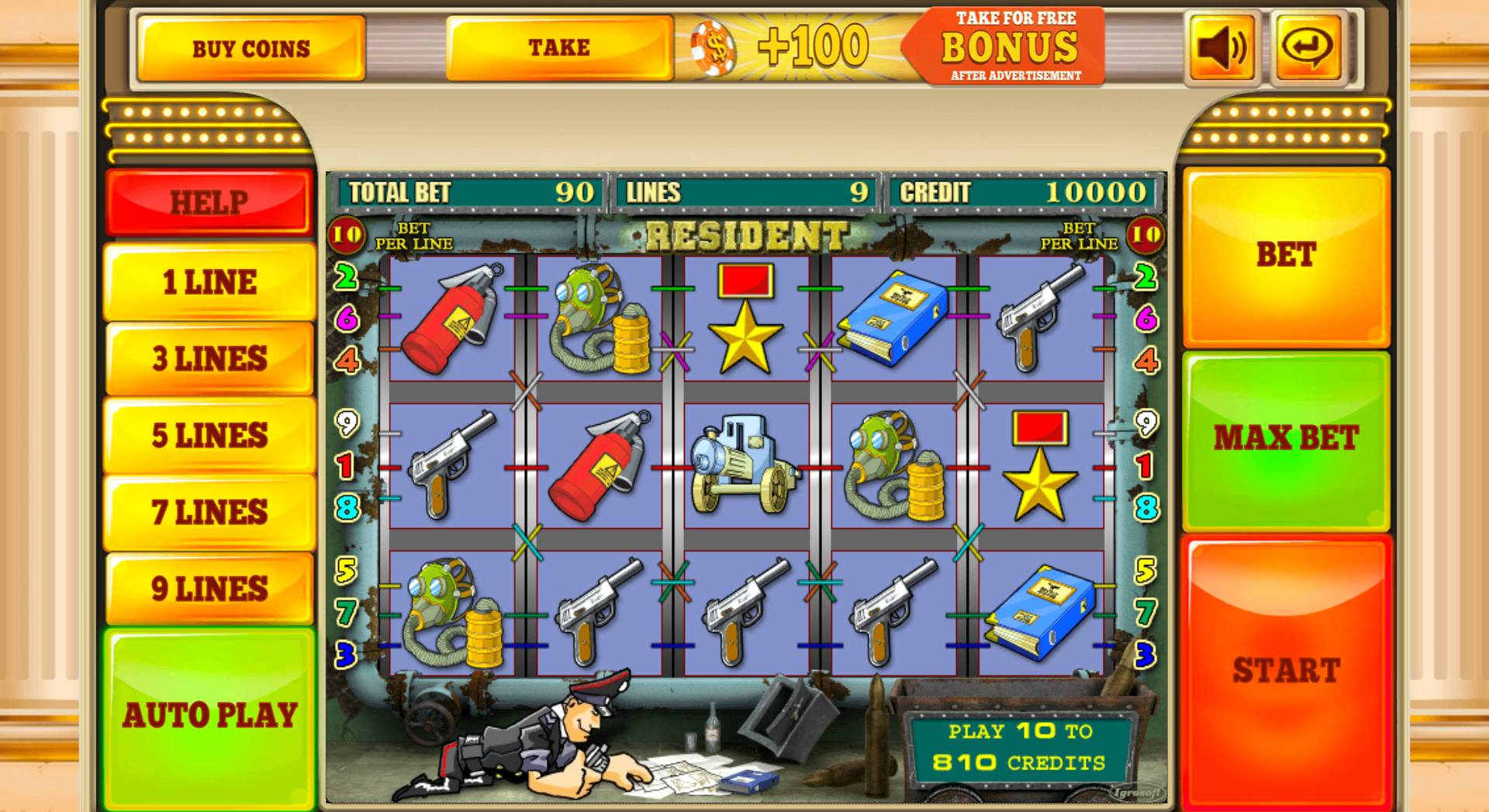The height and width of the screenshot is (812, 1489).
Task: Toggle payline 1 indicator on the right edge
Action: pyautogui.click(x=1146, y=466)
